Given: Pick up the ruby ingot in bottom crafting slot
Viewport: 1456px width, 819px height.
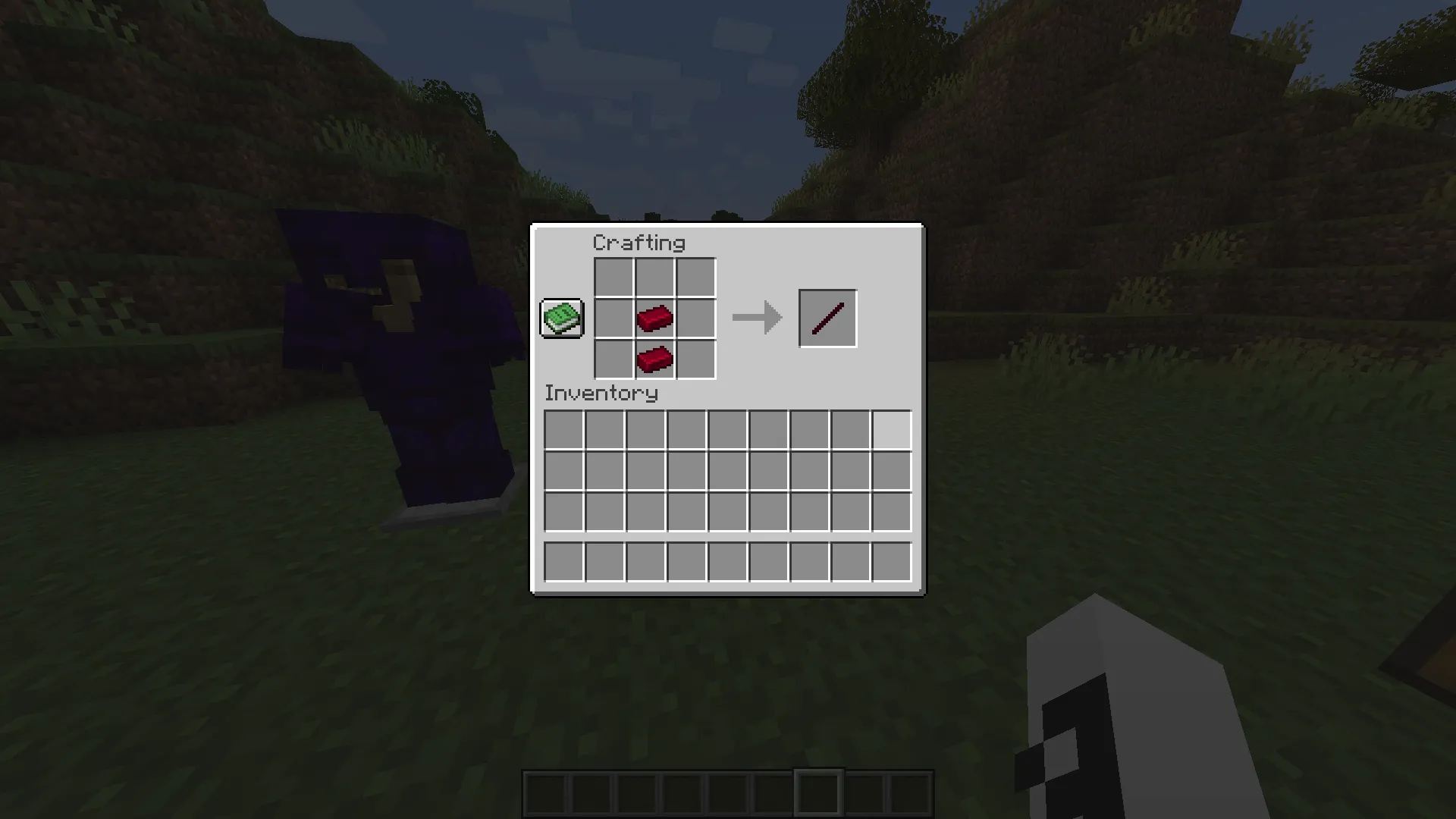Looking at the screenshot, I should 654,358.
